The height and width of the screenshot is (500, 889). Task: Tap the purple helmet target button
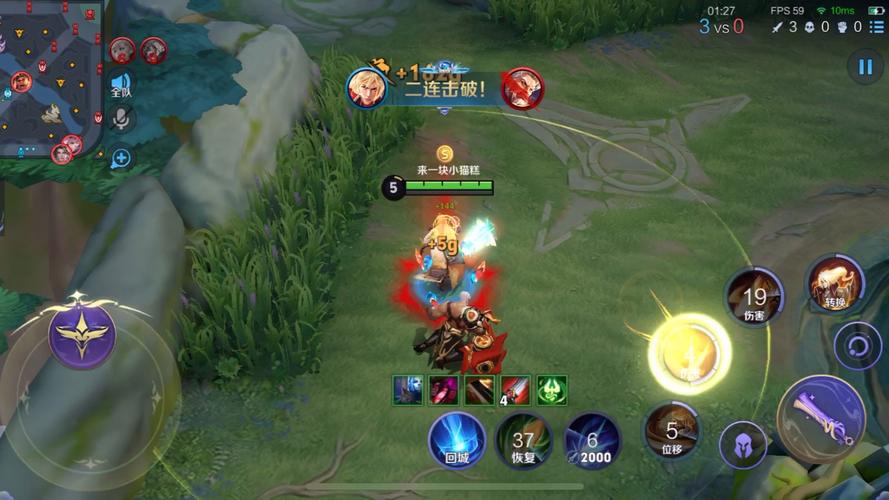click(743, 445)
